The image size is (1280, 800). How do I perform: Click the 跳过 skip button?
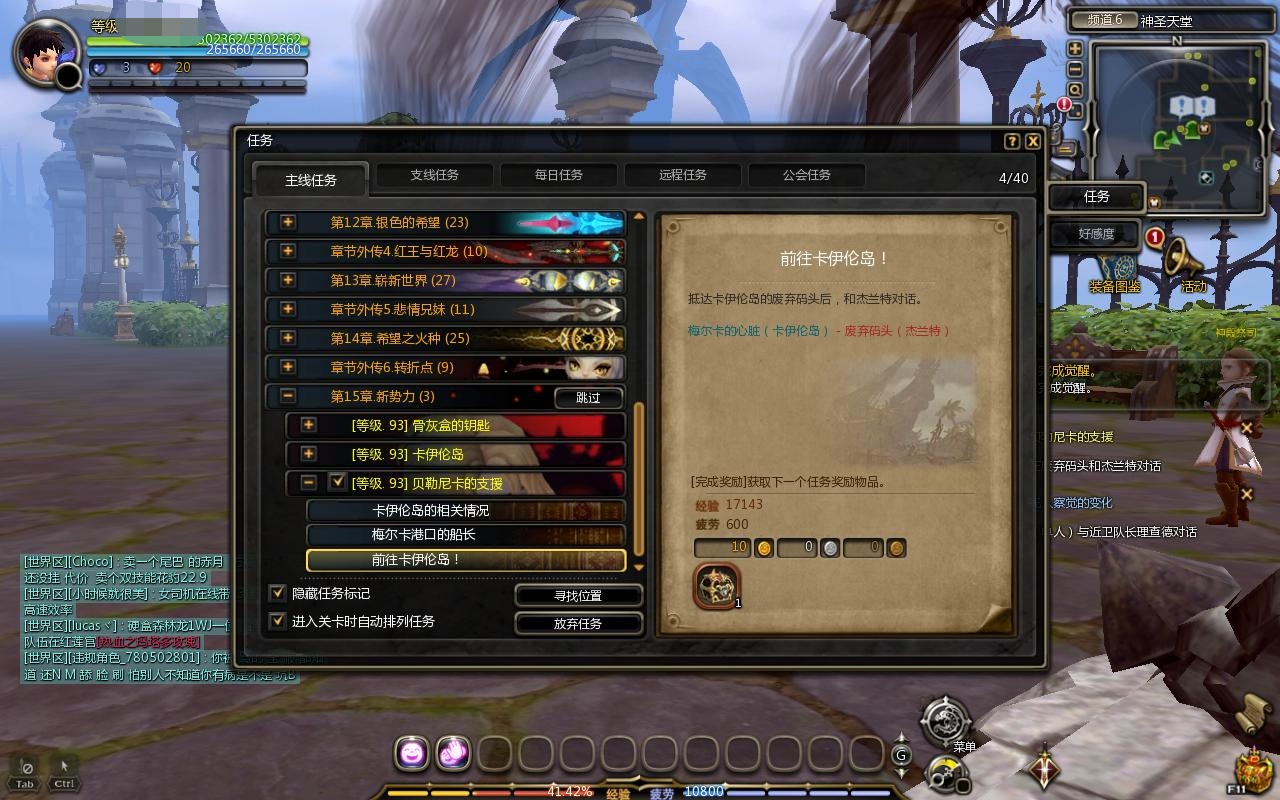click(589, 397)
